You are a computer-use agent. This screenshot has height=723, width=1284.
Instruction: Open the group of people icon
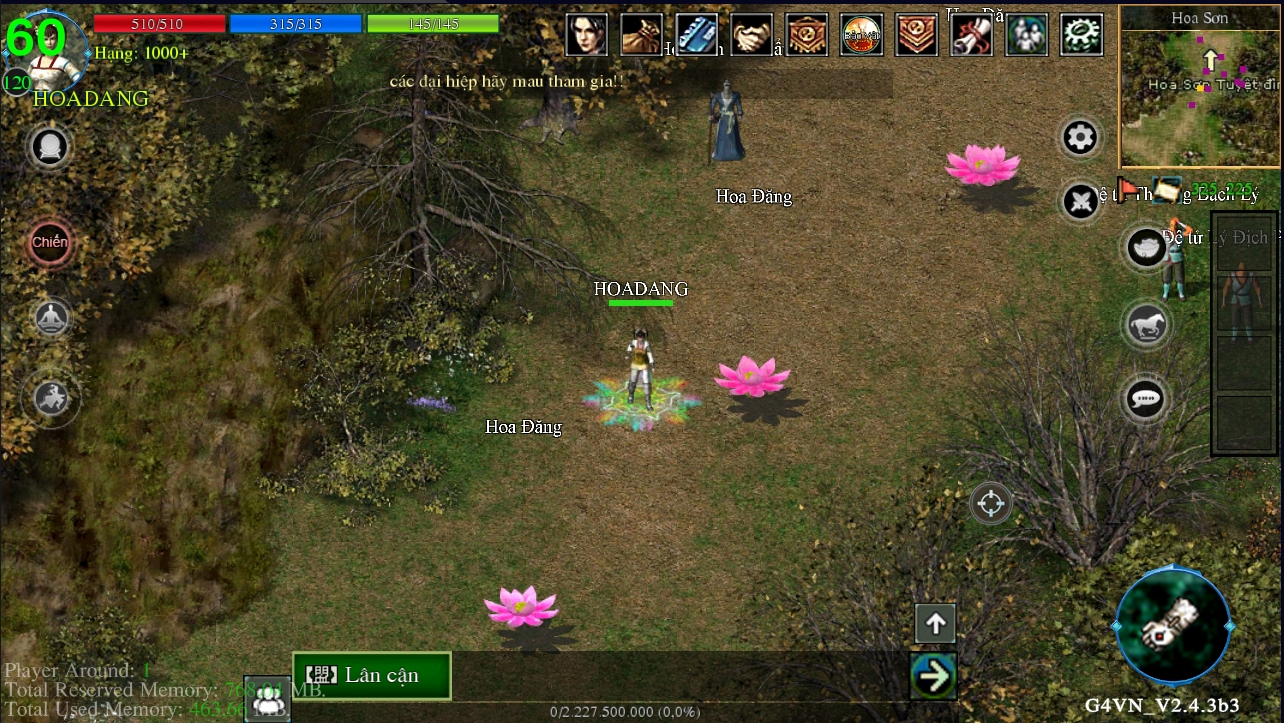(x=1026, y=35)
